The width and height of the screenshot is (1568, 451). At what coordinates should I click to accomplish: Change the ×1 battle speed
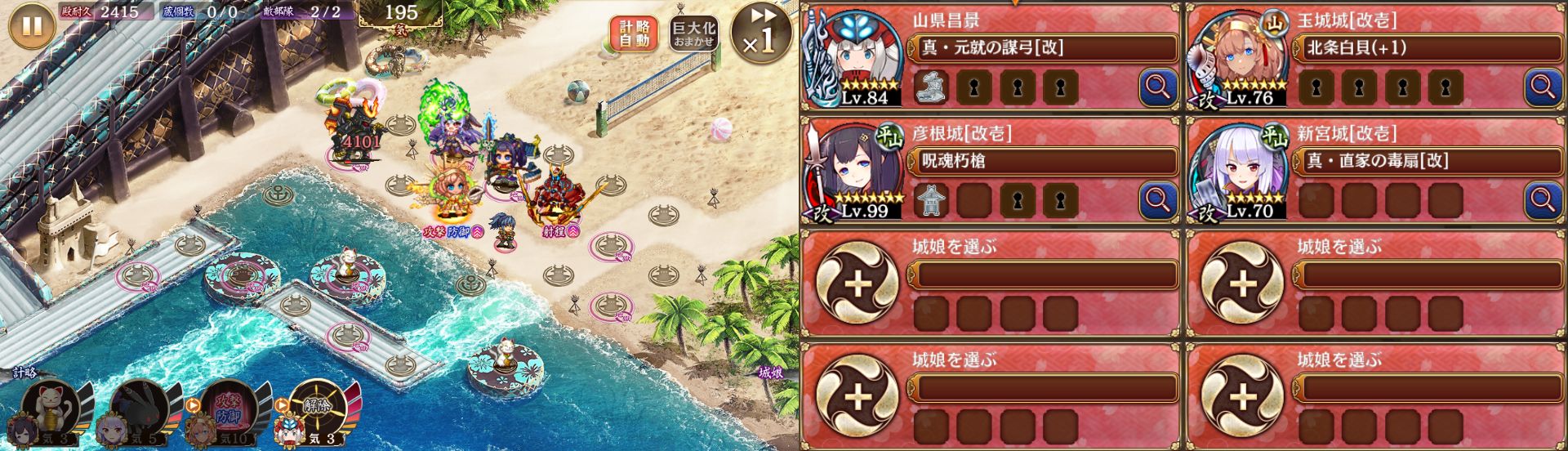(760, 34)
